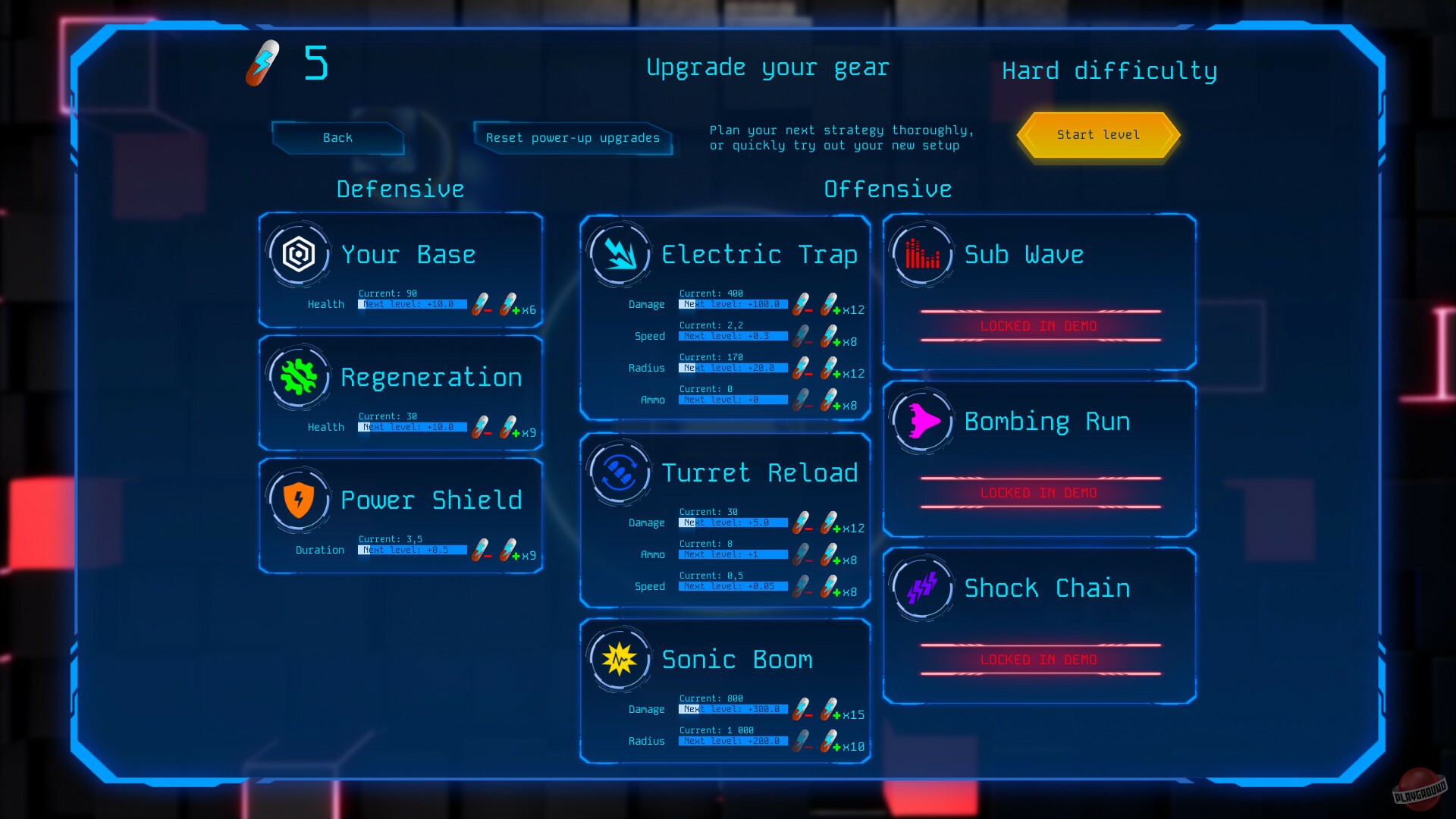Click the purple Shock Chain lightning icon
Image resolution: width=1456 pixels, height=819 pixels.
click(921, 588)
